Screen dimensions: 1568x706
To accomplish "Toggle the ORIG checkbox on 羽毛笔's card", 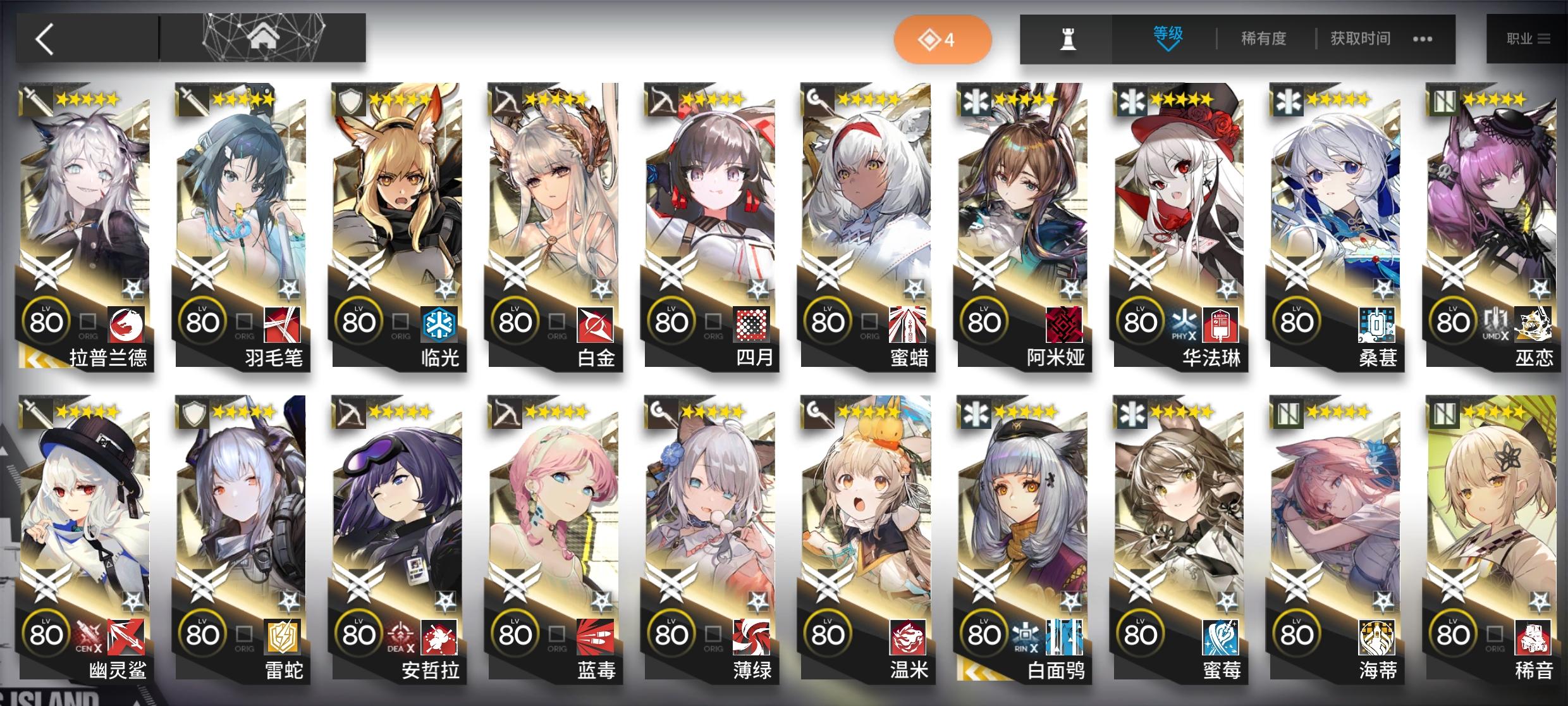I will (x=243, y=323).
